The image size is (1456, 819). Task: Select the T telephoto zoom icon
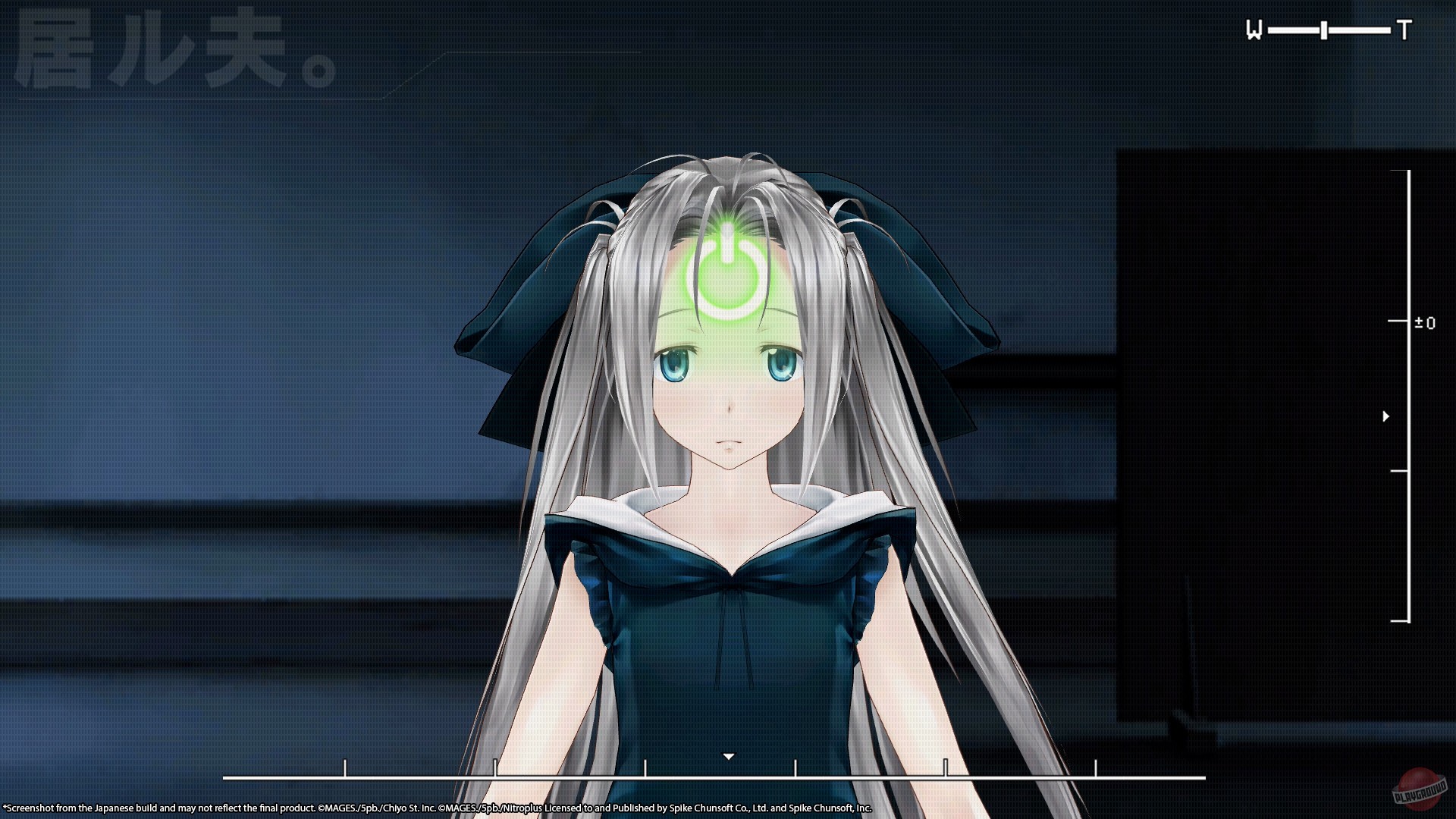click(x=1406, y=28)
